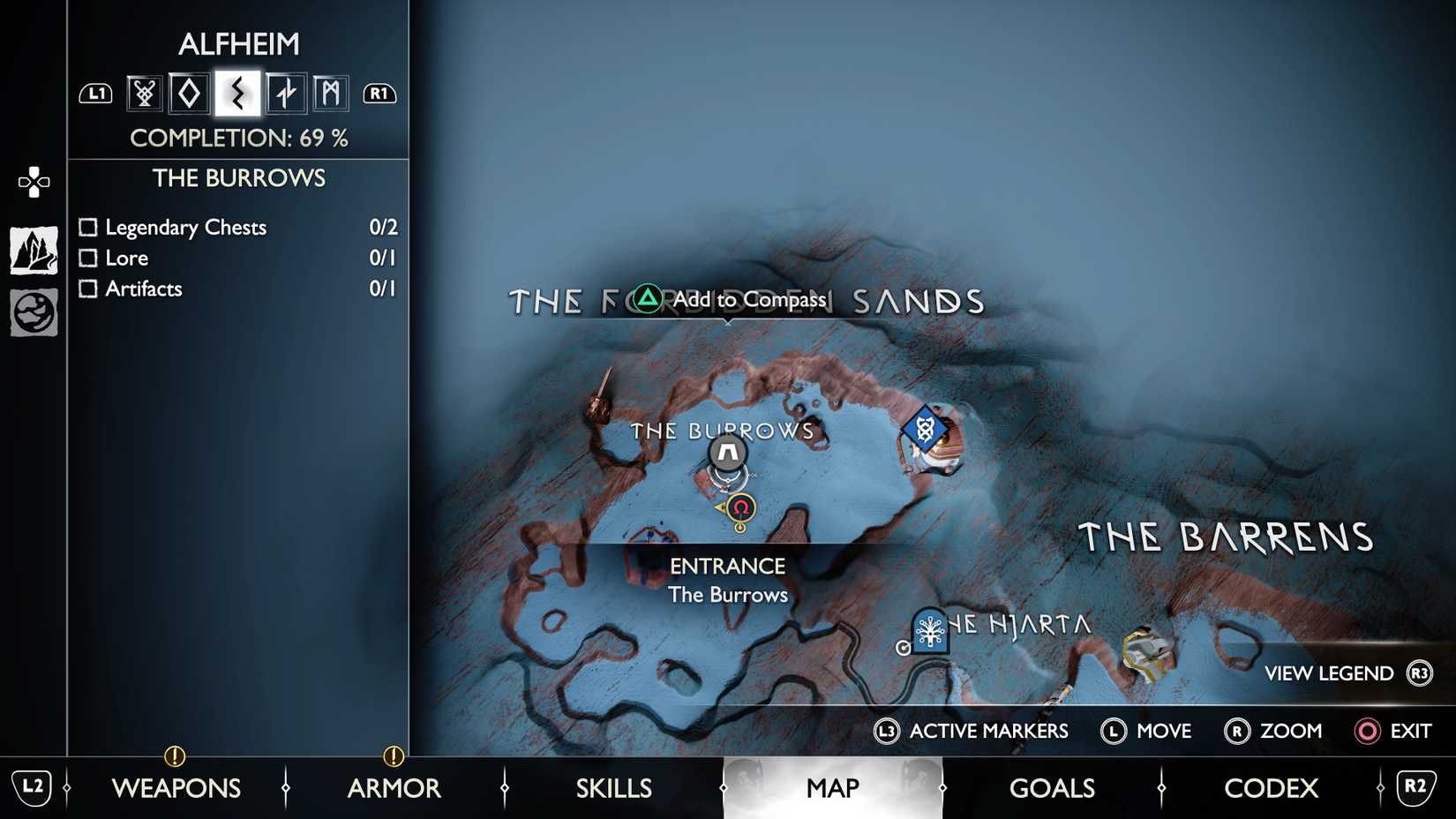
Task: Click the blue knot marker in The Burrows
Action: [x=926, y=430]
